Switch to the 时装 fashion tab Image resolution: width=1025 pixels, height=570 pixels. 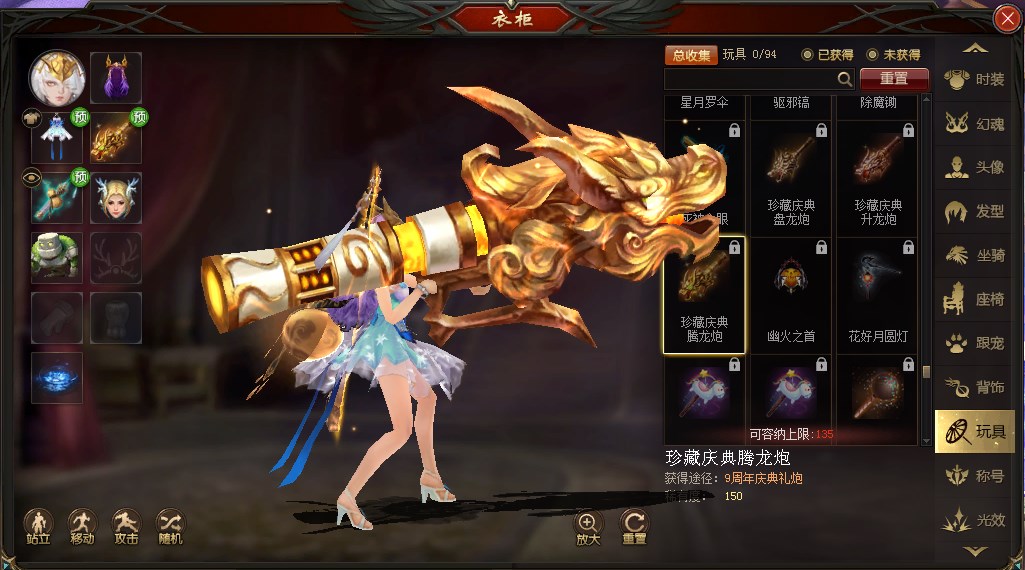(974, 80)
